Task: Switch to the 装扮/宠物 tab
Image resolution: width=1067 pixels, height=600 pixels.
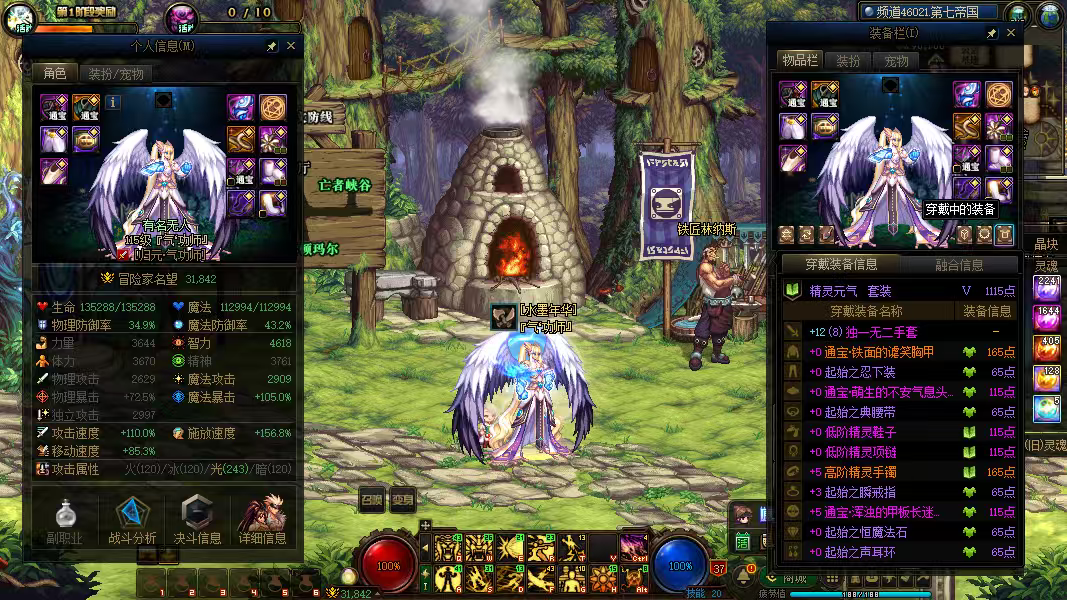Action: pos(116,73)
